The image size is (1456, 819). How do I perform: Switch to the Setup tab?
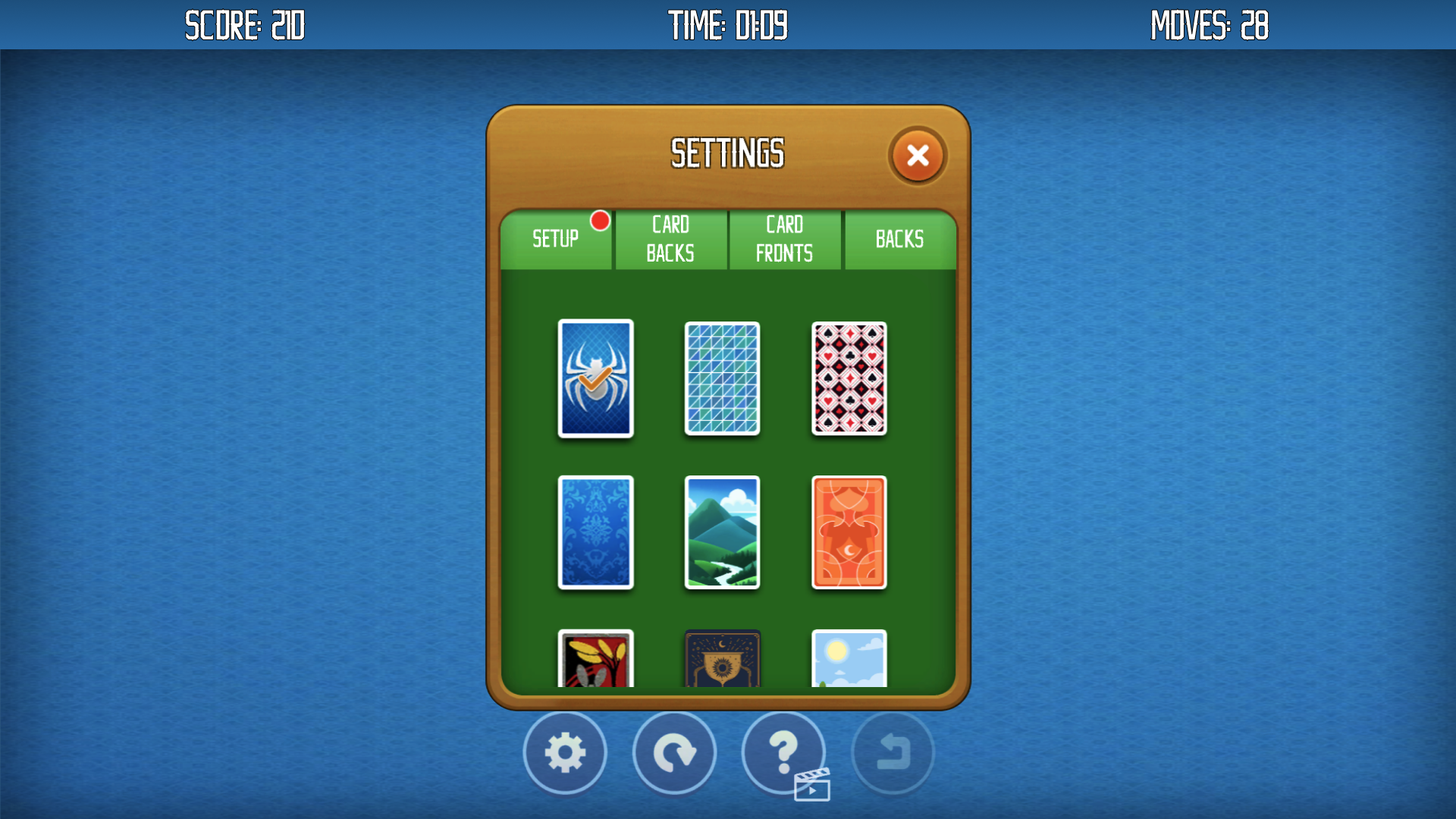click(x=556, y=239)
